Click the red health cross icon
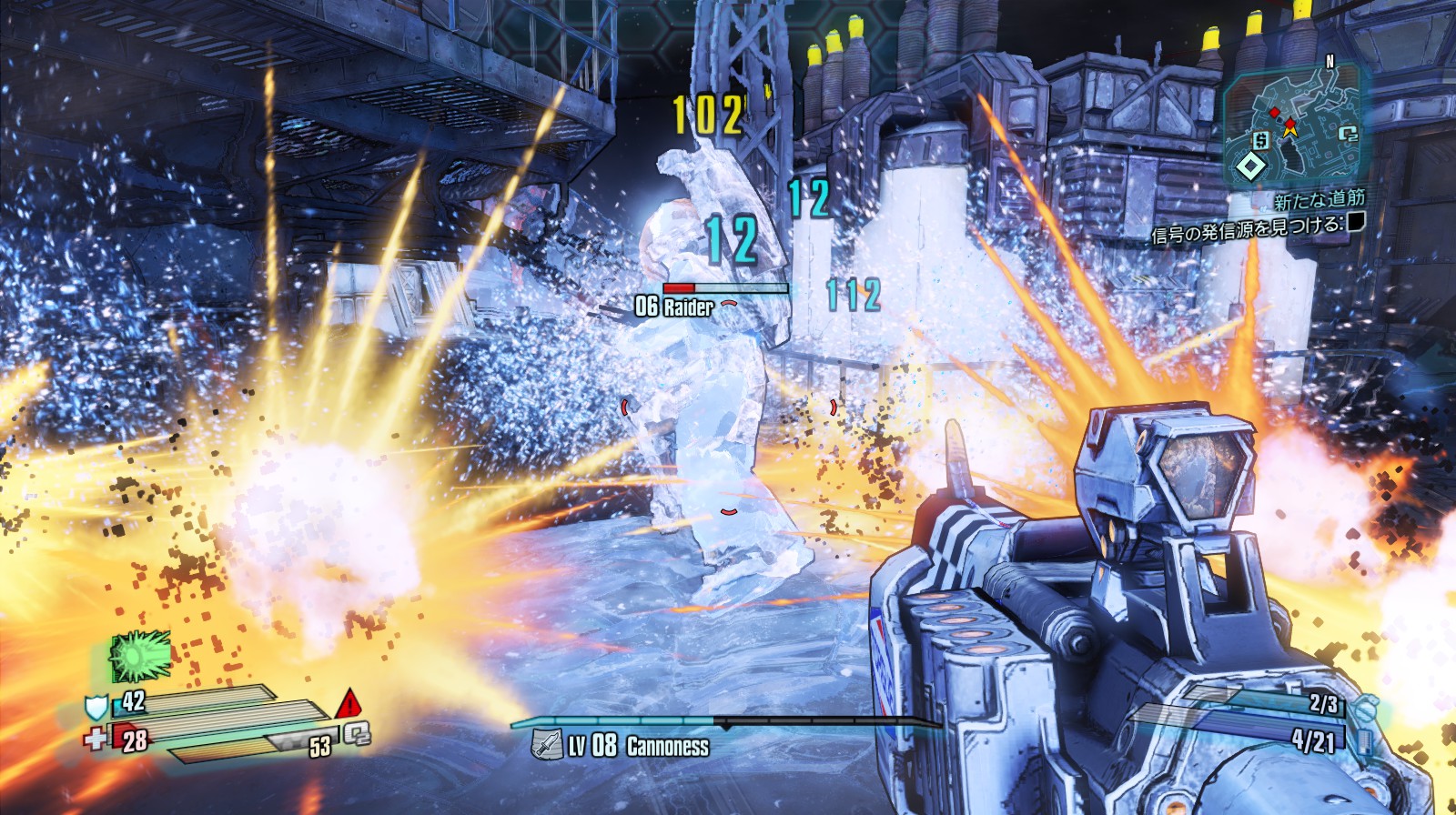The width and height of the screenshot is (1456, 815). tap(95, 739)
